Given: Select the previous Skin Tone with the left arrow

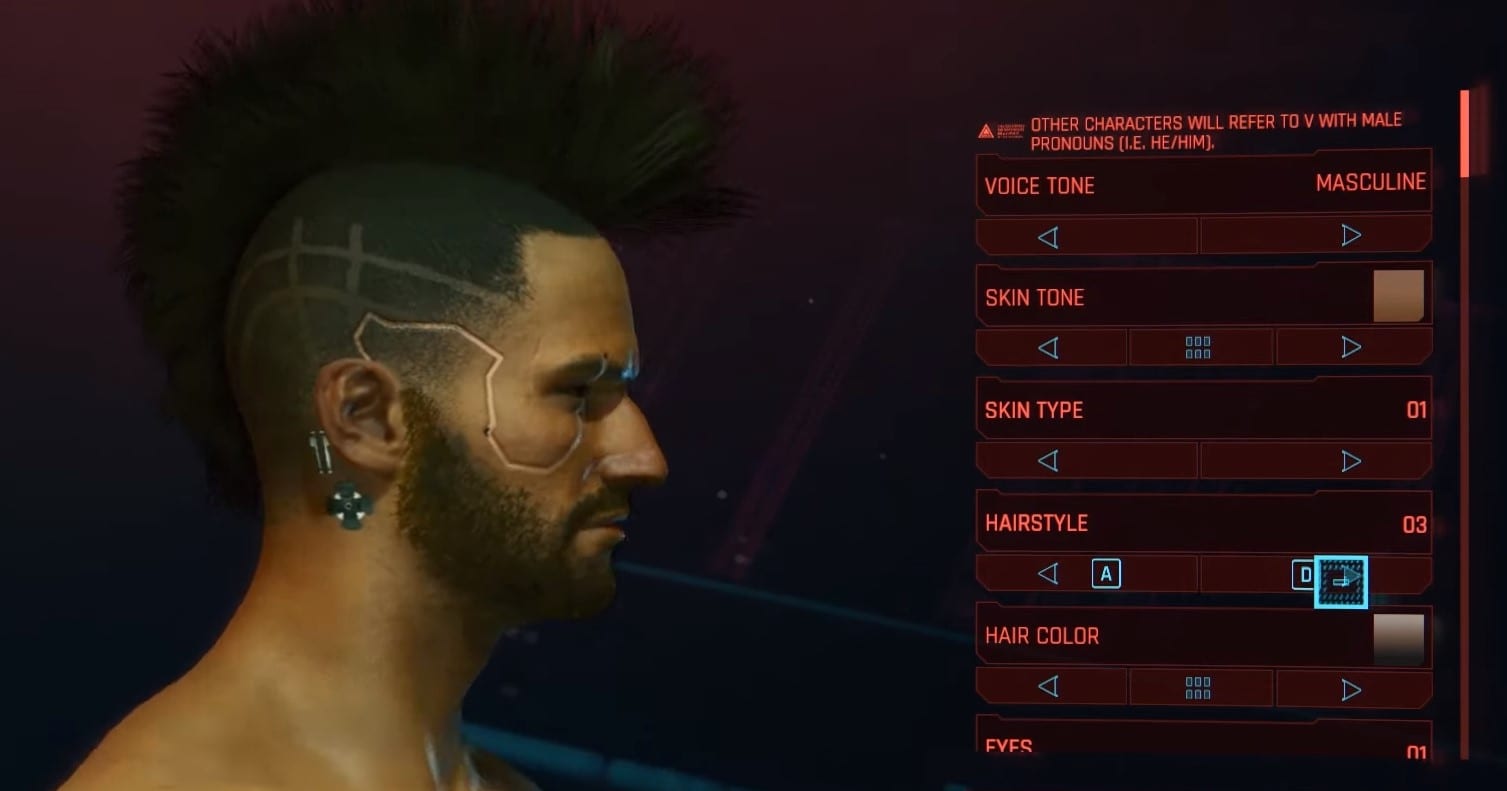Looking at the screenshot, I should [1050, 346].
